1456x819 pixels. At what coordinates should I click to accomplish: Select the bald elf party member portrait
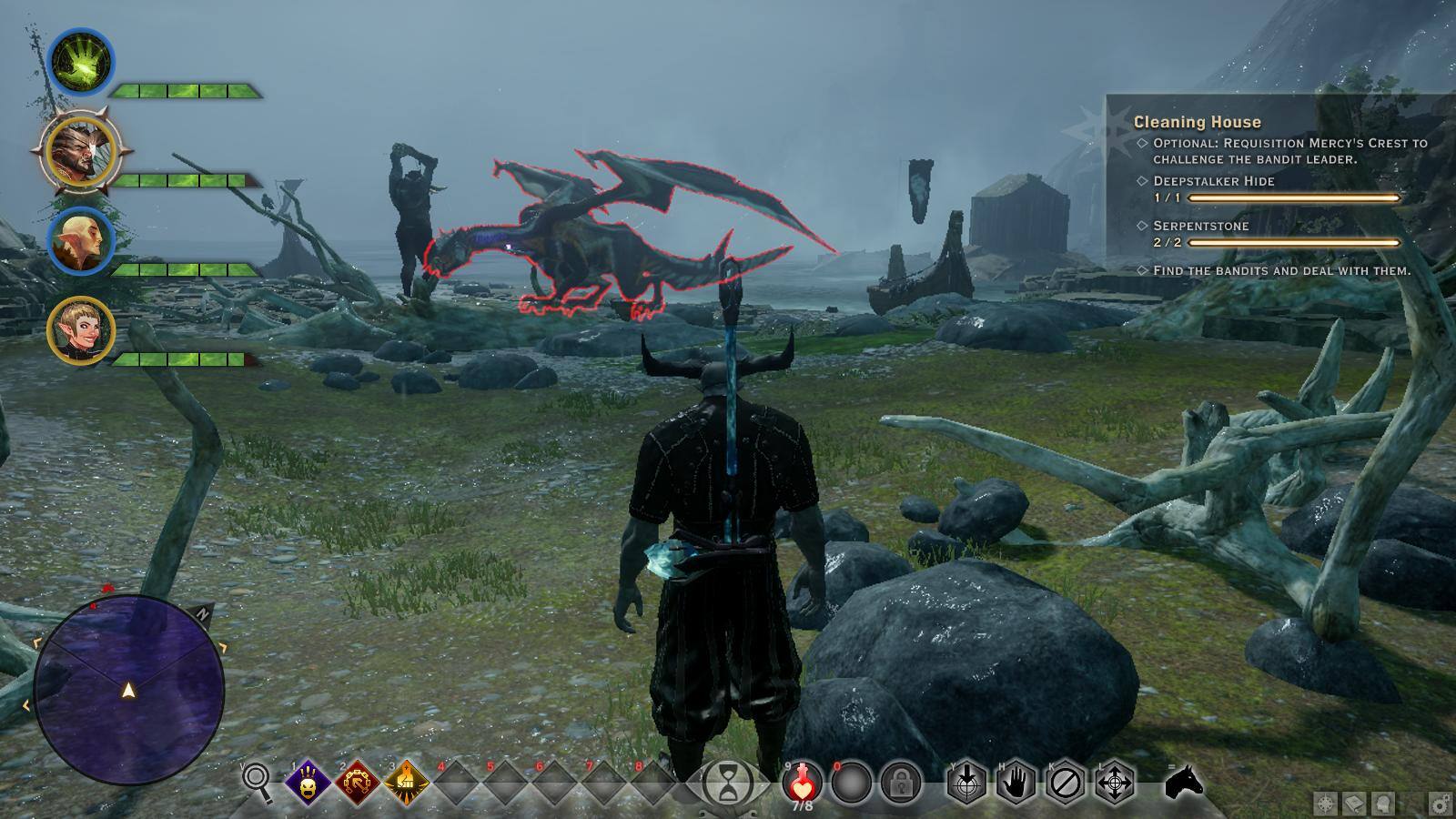click(81, 241)
